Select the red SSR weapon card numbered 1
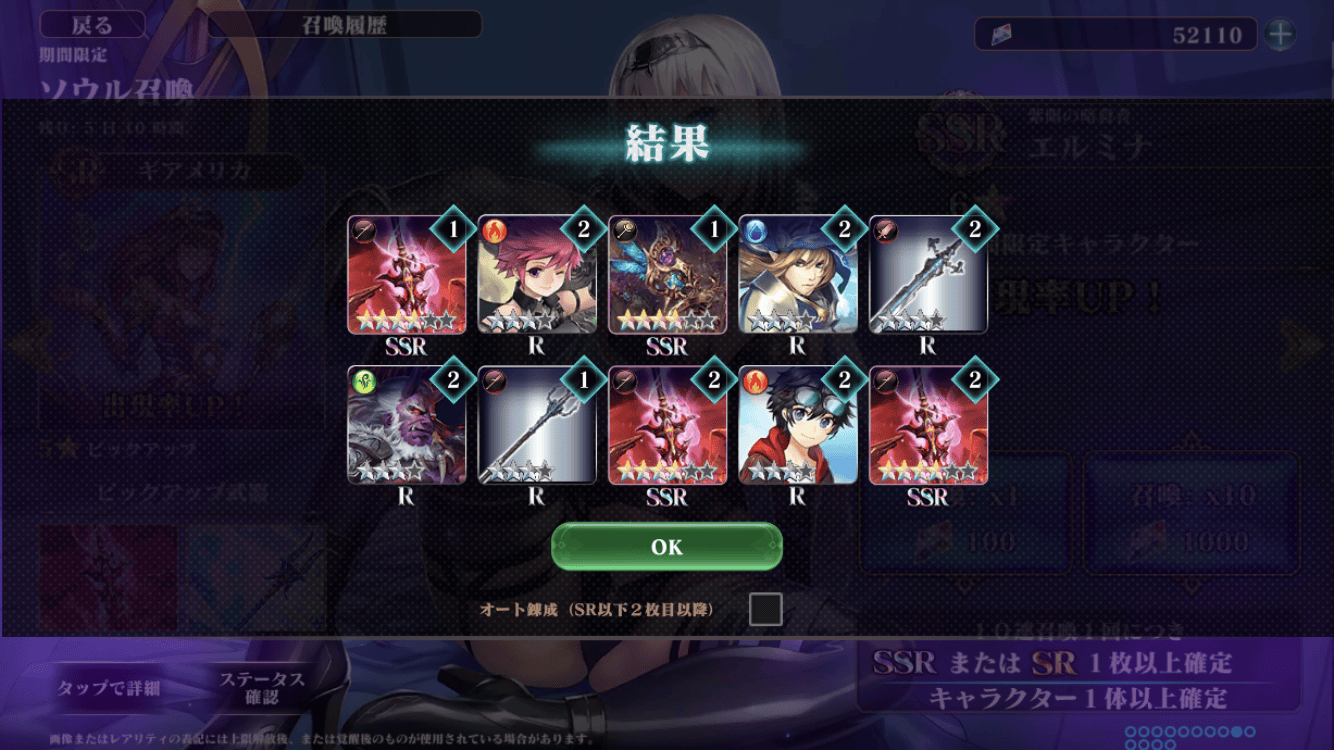This screenshot has width=1334, height=750. click(407, 275)
